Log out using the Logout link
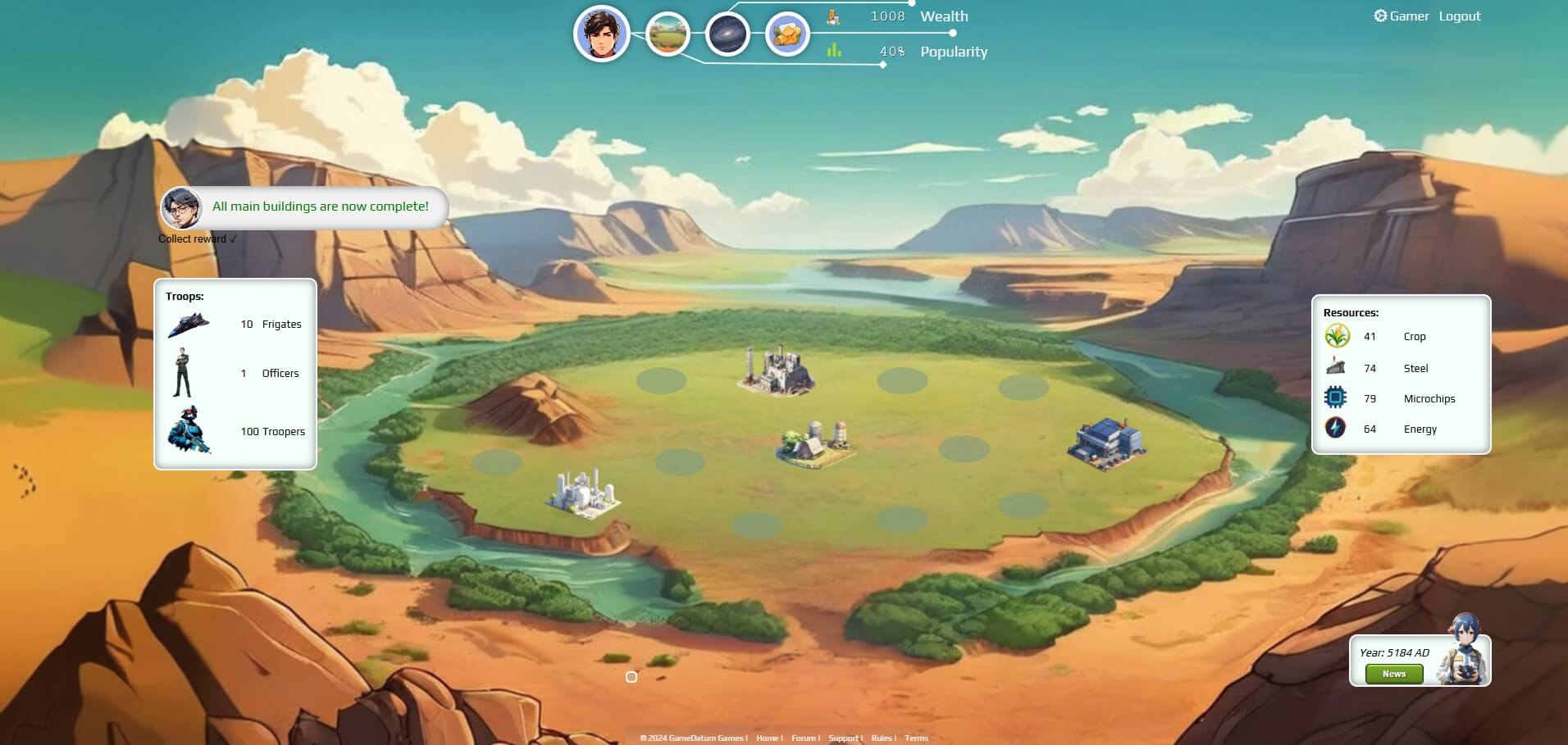The width and height of the screenshot is (1568, 745). coord(1460,16)
